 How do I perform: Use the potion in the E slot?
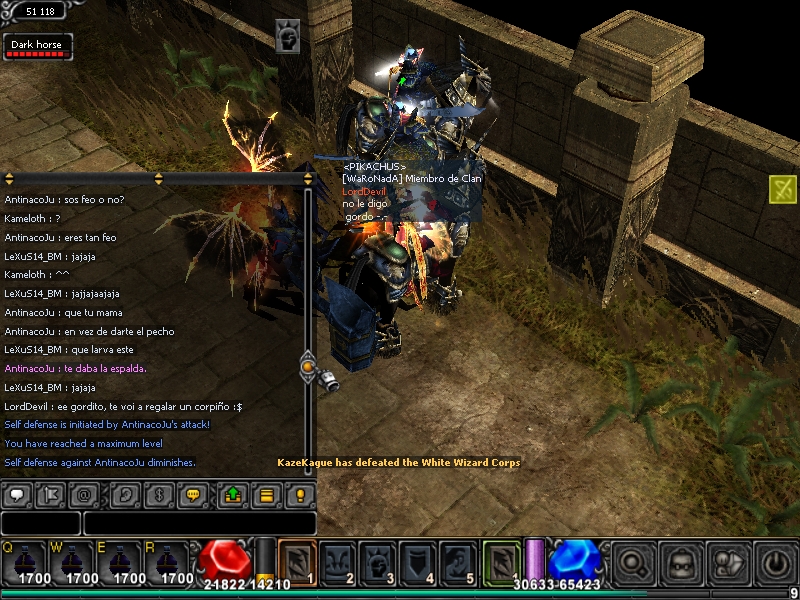[x=118, y=563]
